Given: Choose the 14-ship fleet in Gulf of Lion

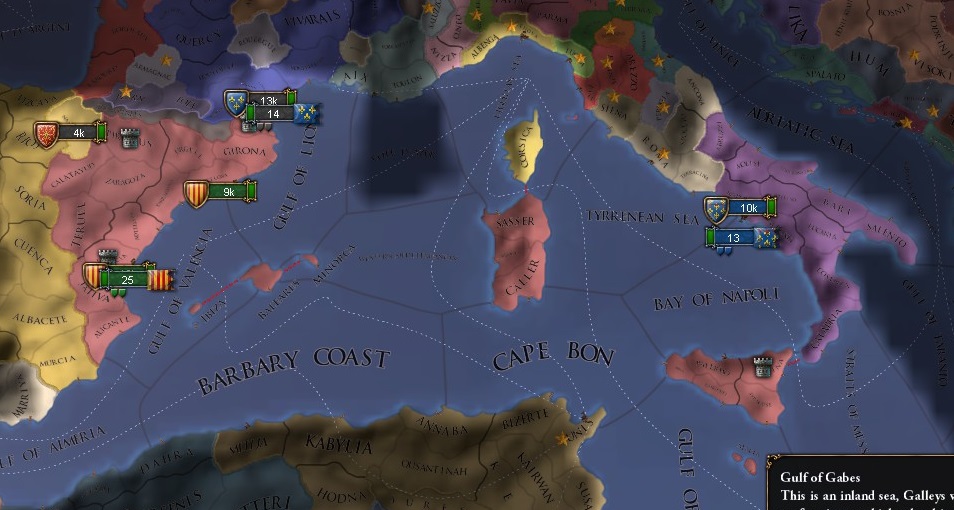Looking at the screenshot, I should pyautogui.click(x=271, y=114).
